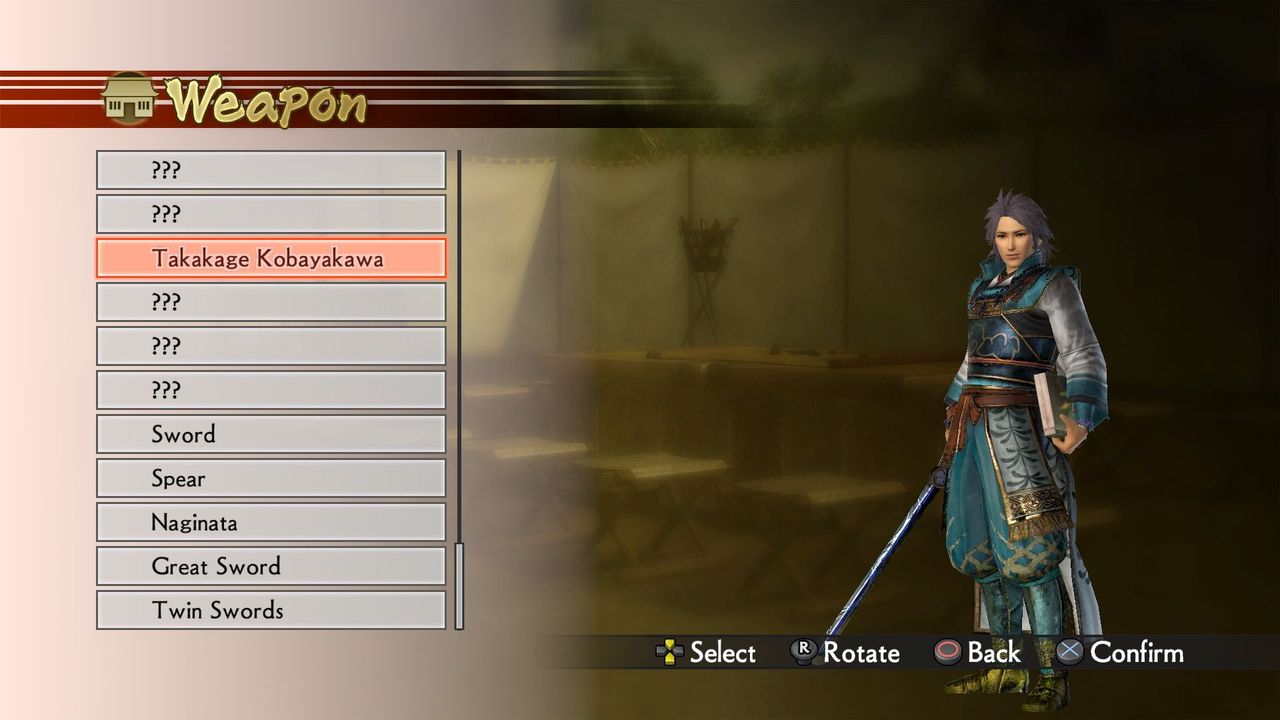Click the ??? entry below Takakage Kobayakawa
This screenshot has height=720, width=1280.
pos(270,301)
